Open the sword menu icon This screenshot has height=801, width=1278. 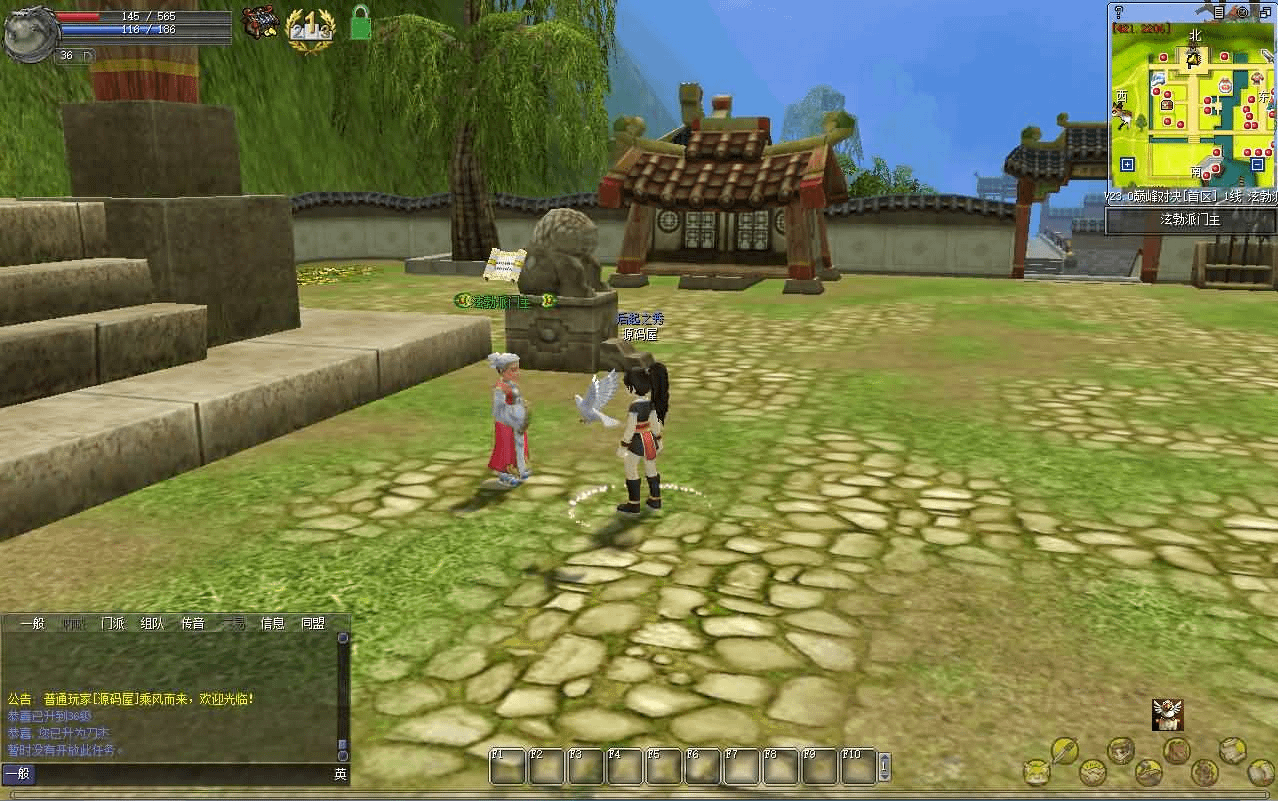coord(1063,749)
